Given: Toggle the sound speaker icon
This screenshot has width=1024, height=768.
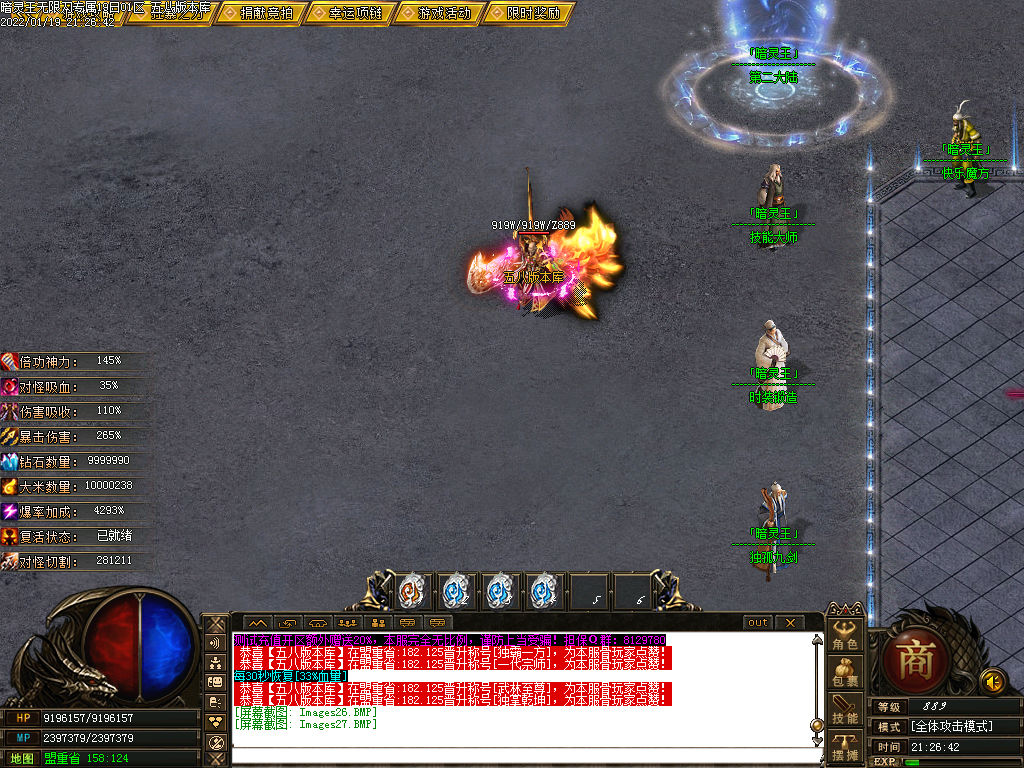Looking at the screenshot, I should point(993,681).
